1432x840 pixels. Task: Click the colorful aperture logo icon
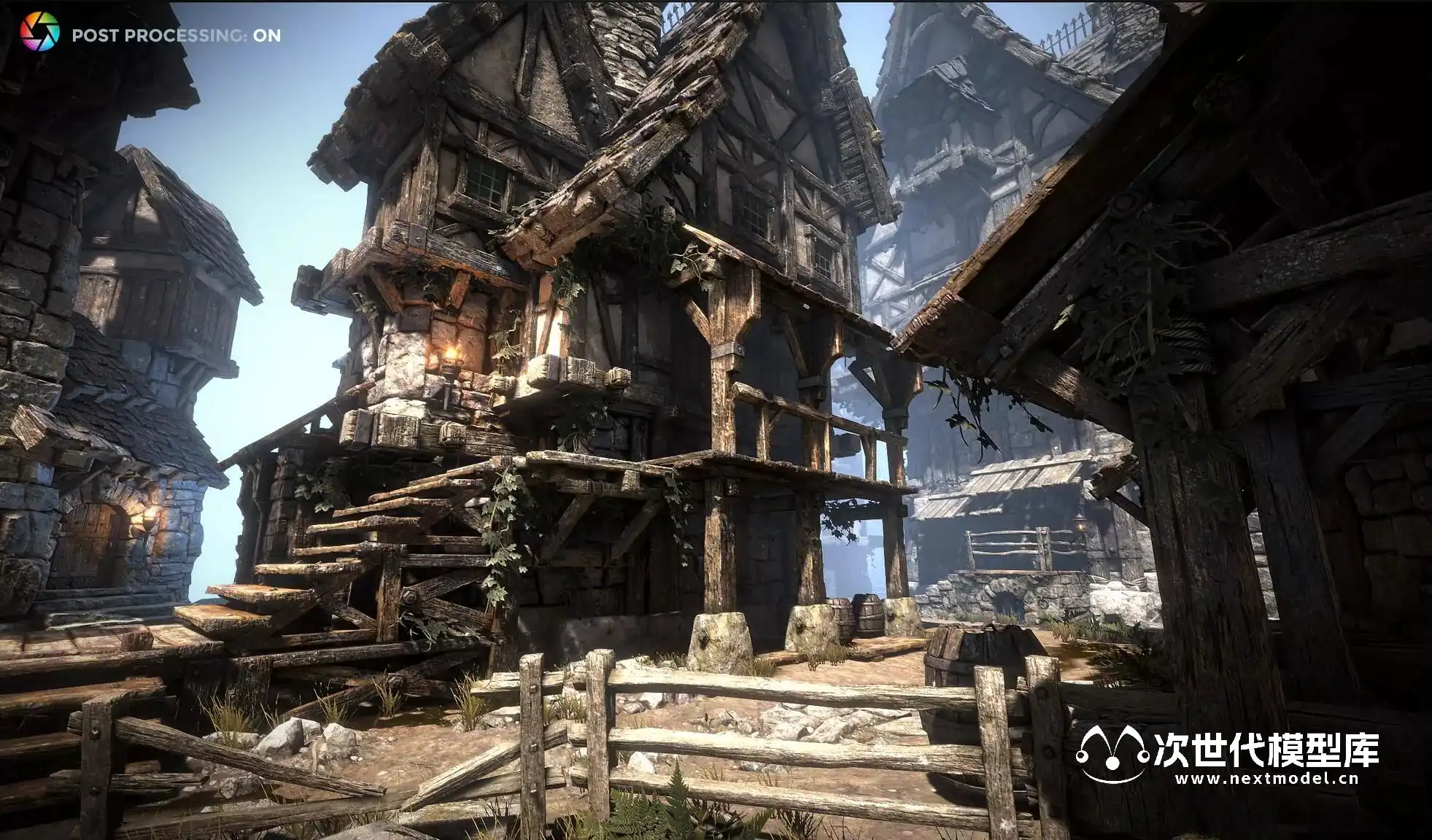point(39,33)
